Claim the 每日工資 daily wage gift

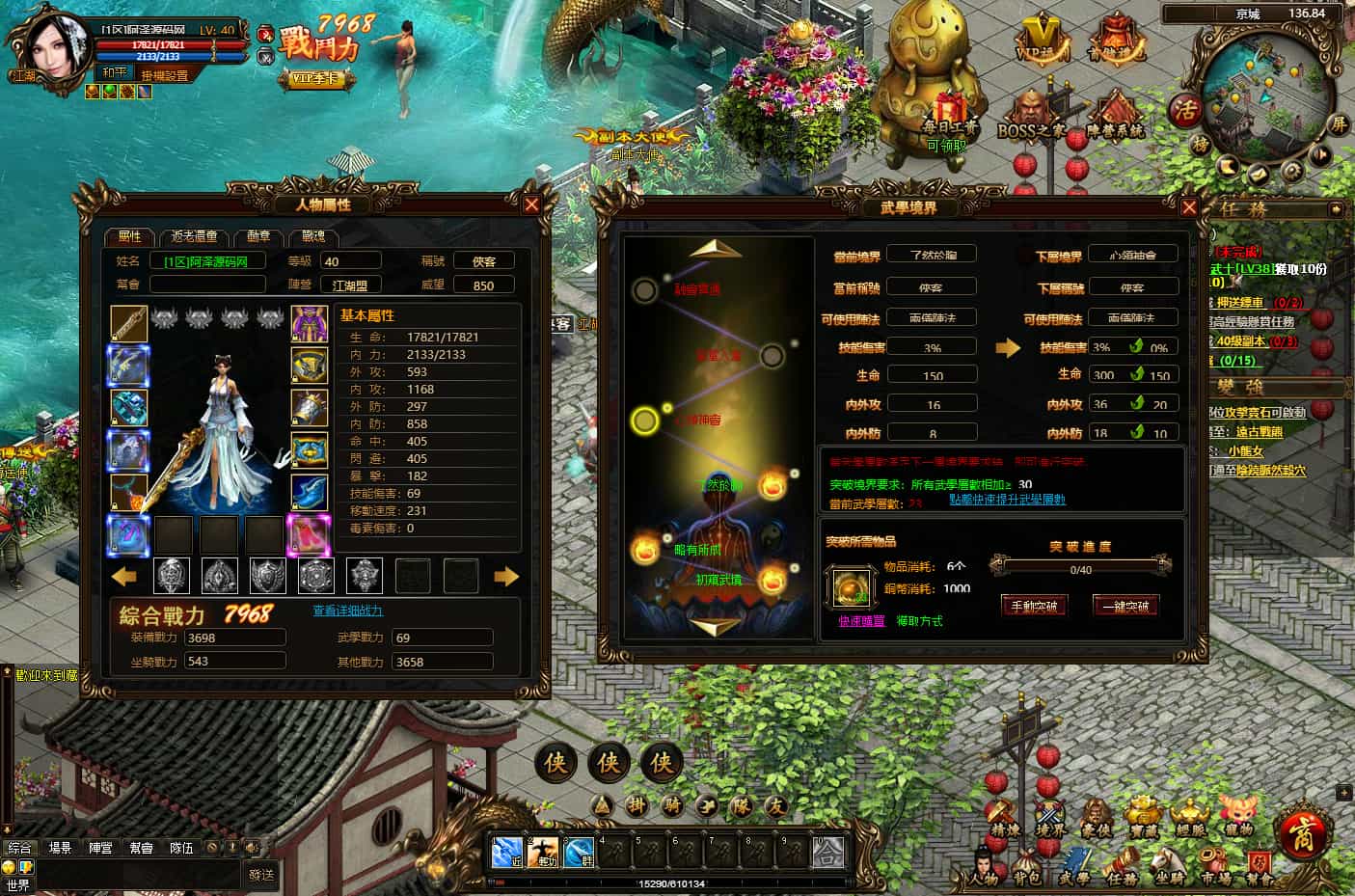click(948, 116)
